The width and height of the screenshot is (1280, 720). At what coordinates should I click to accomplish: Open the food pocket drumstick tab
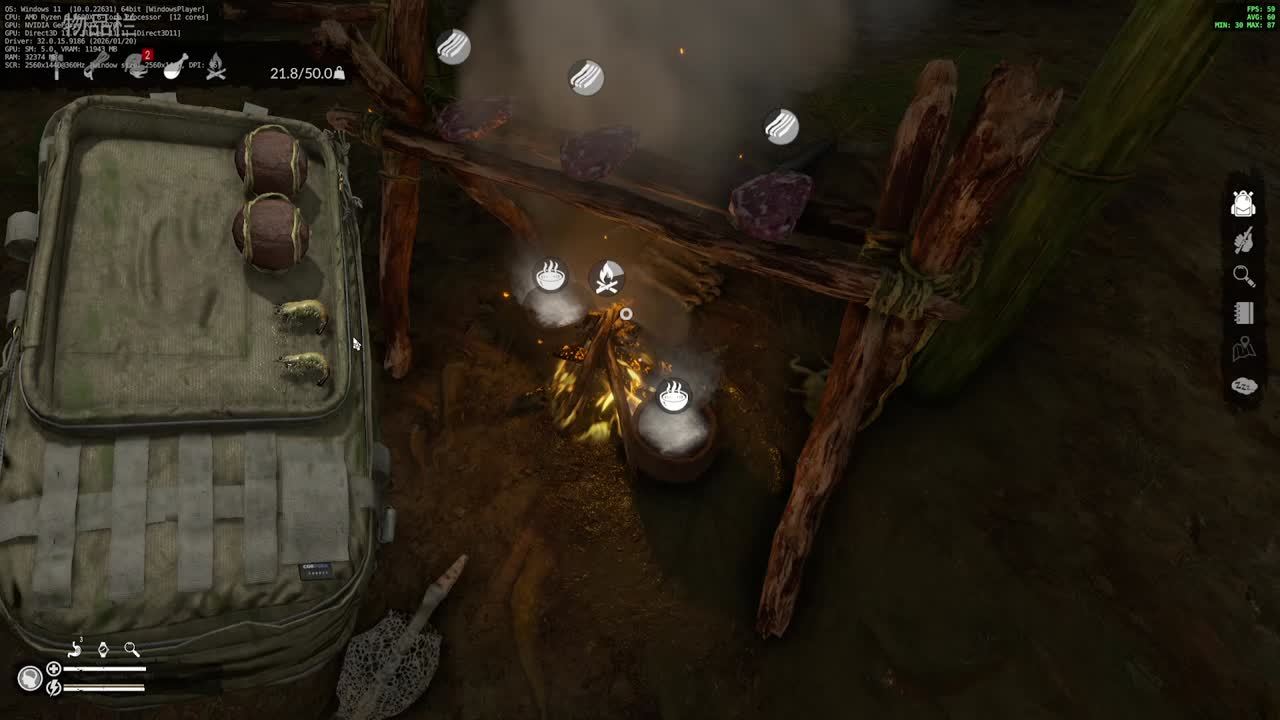(176, 68)
